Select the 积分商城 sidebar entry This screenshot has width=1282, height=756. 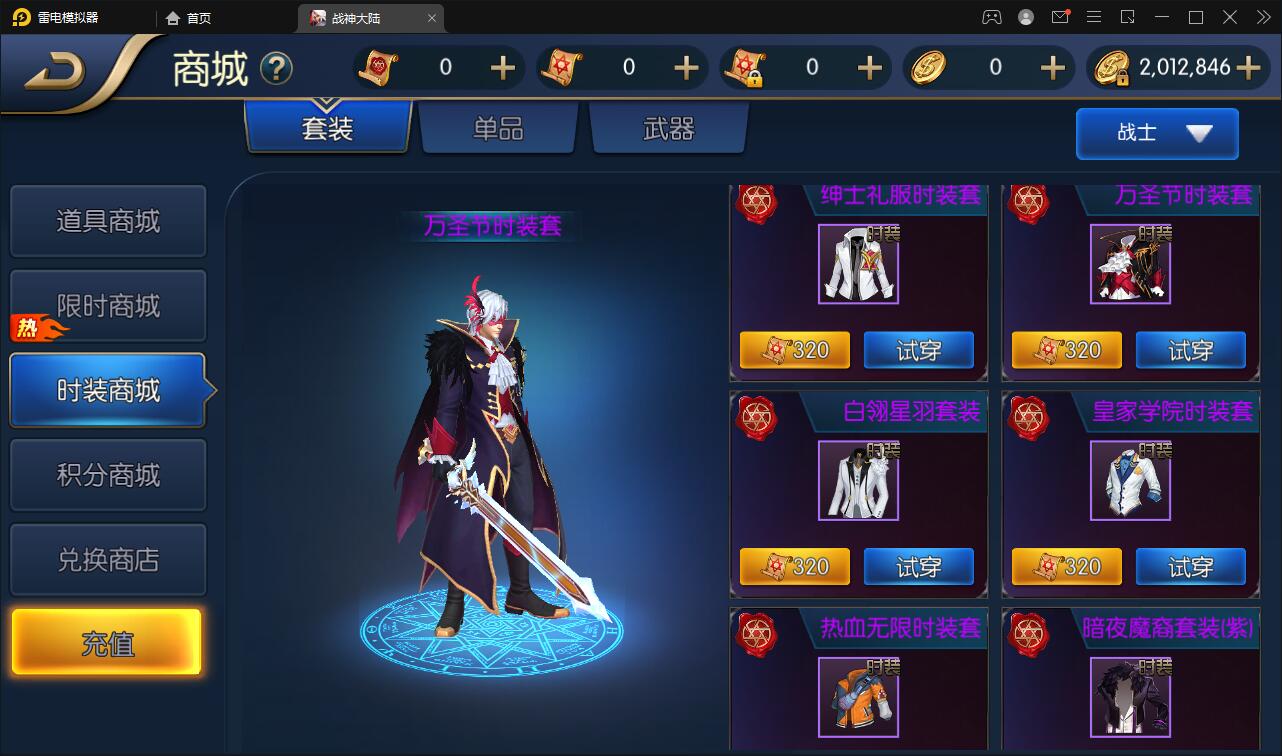pos(107,474)
